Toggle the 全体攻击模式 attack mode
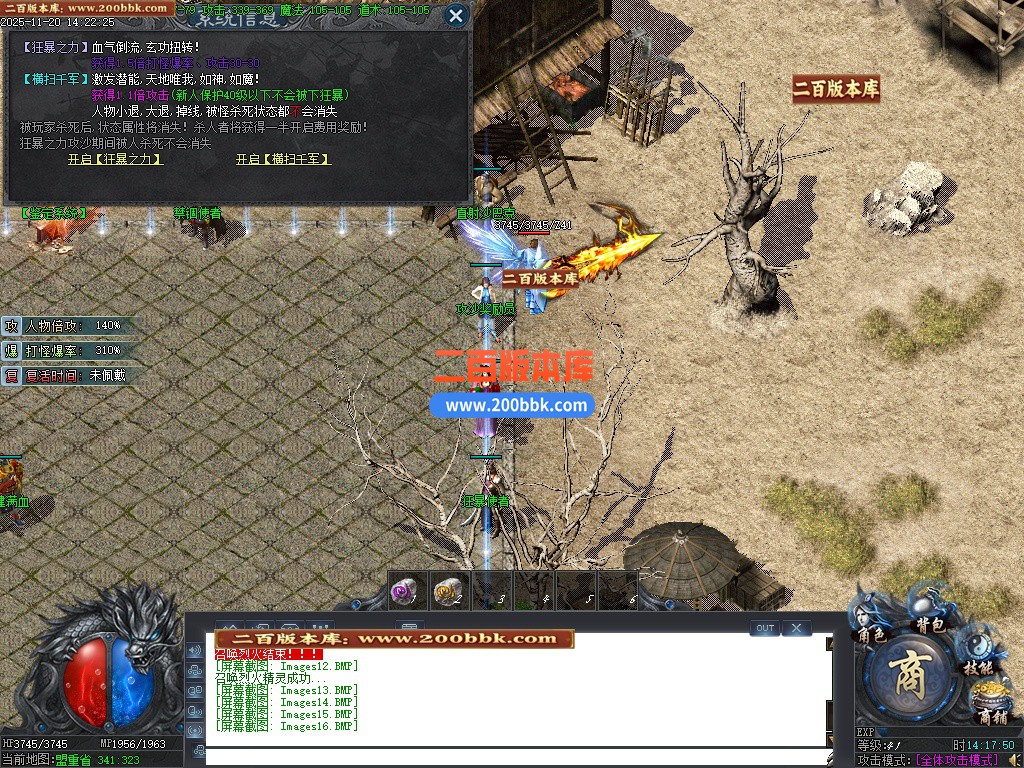The image size is (1024, 768). coord(957,761)
